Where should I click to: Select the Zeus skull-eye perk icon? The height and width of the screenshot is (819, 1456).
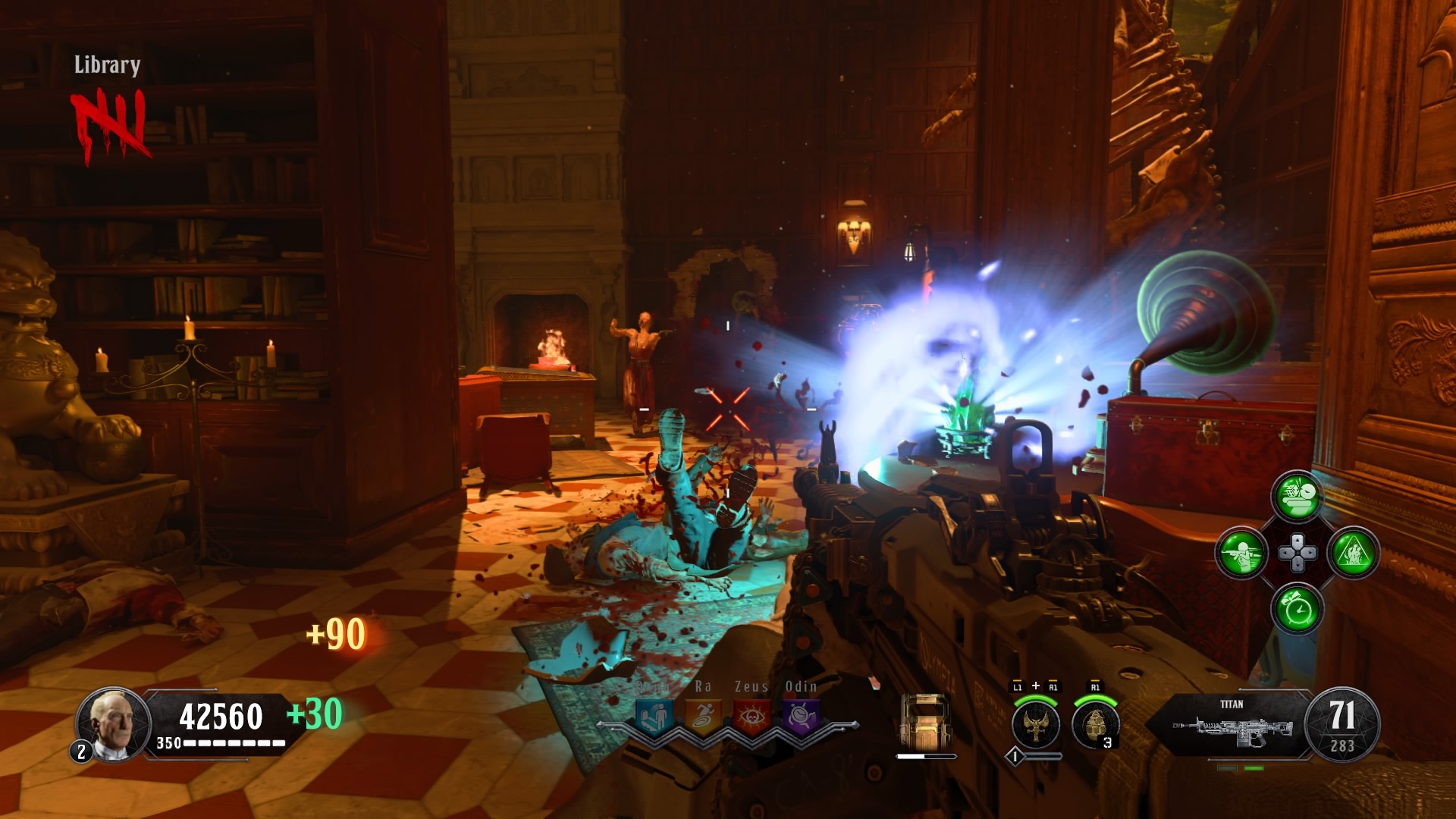[752, 716]
